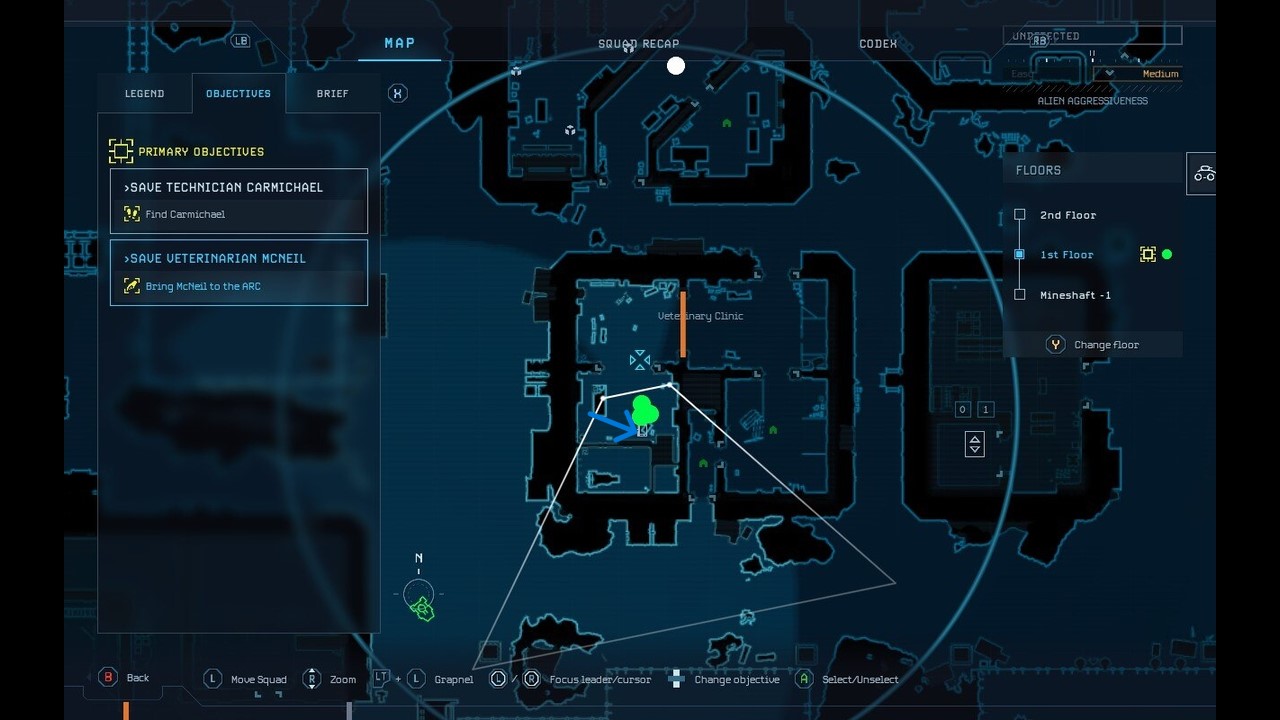Click the Bring McNeil to the ARC pen icon

(x=133, y=286)
